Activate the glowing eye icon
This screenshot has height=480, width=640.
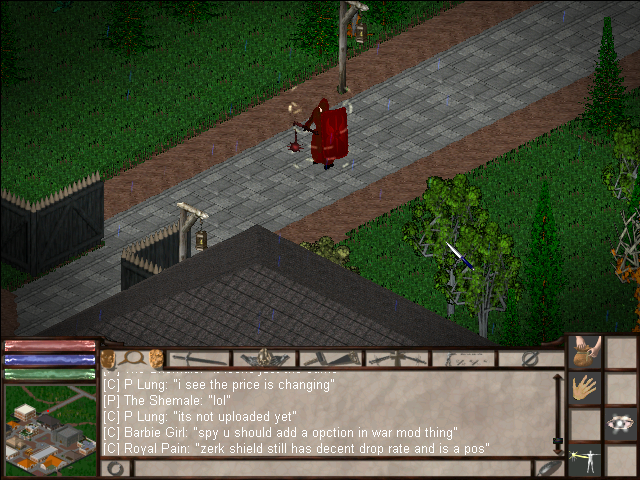621,423
